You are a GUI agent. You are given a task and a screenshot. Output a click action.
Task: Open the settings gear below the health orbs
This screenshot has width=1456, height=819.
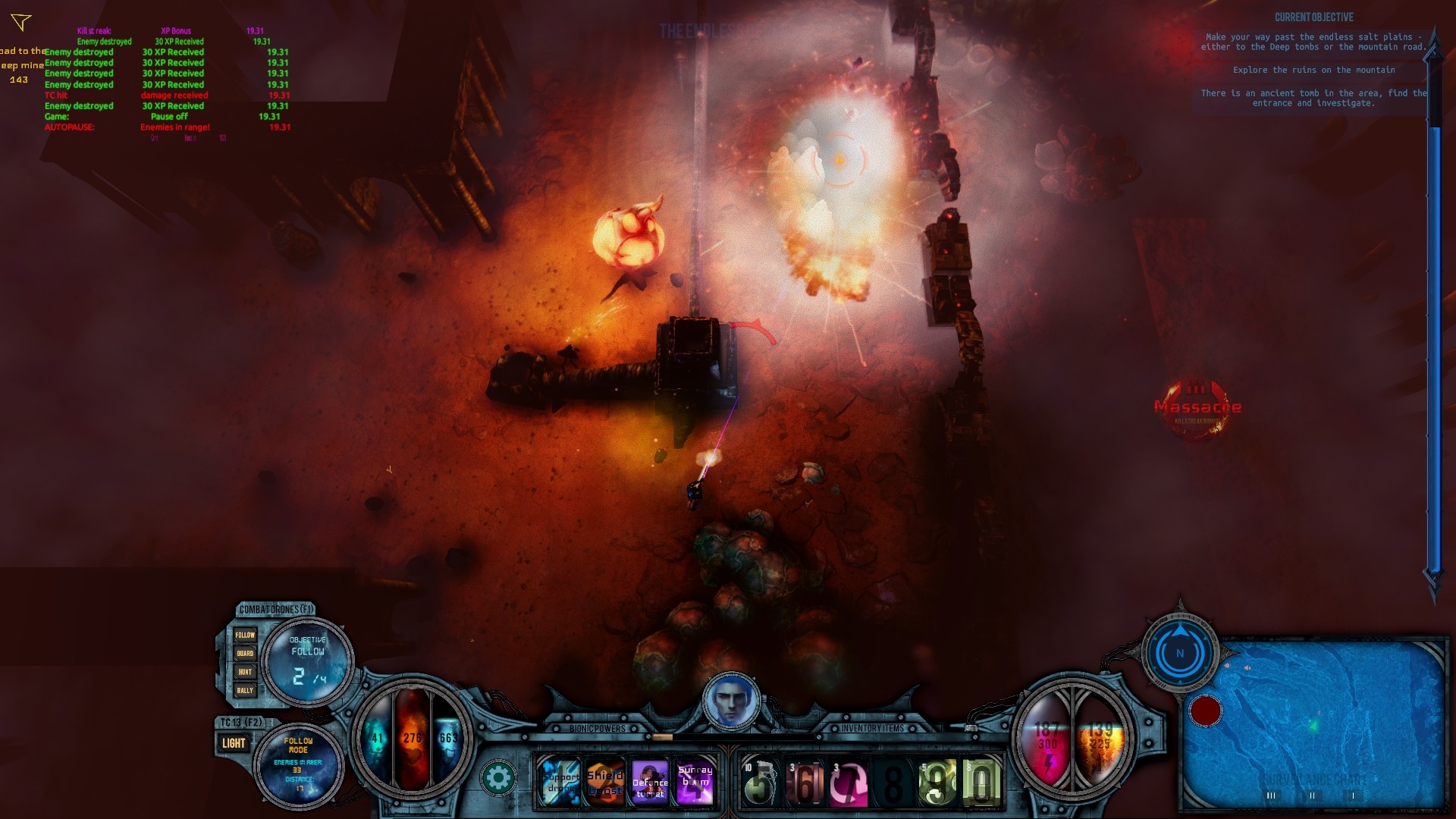tap(500, 776)
